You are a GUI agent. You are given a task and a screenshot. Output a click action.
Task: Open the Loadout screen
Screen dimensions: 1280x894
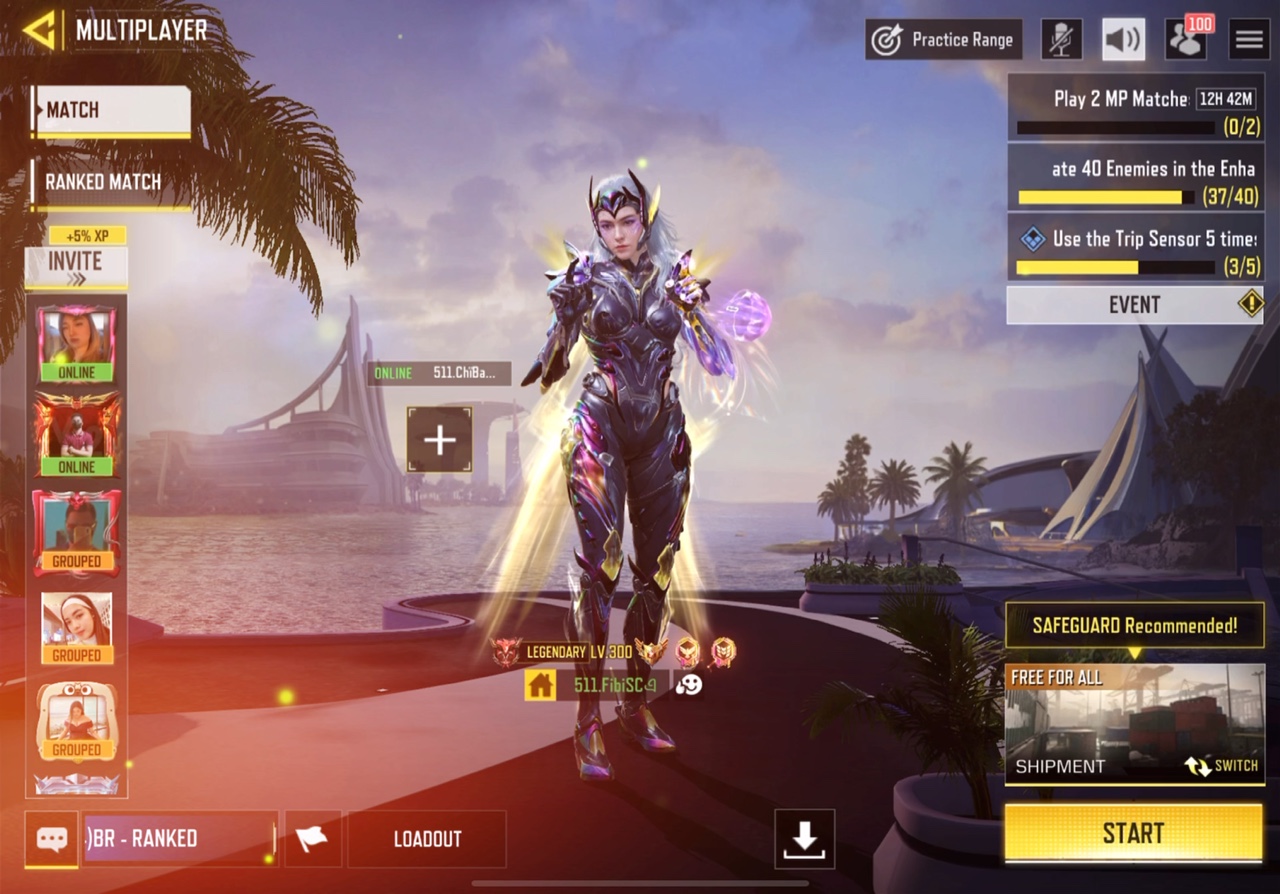coord(427,839)
